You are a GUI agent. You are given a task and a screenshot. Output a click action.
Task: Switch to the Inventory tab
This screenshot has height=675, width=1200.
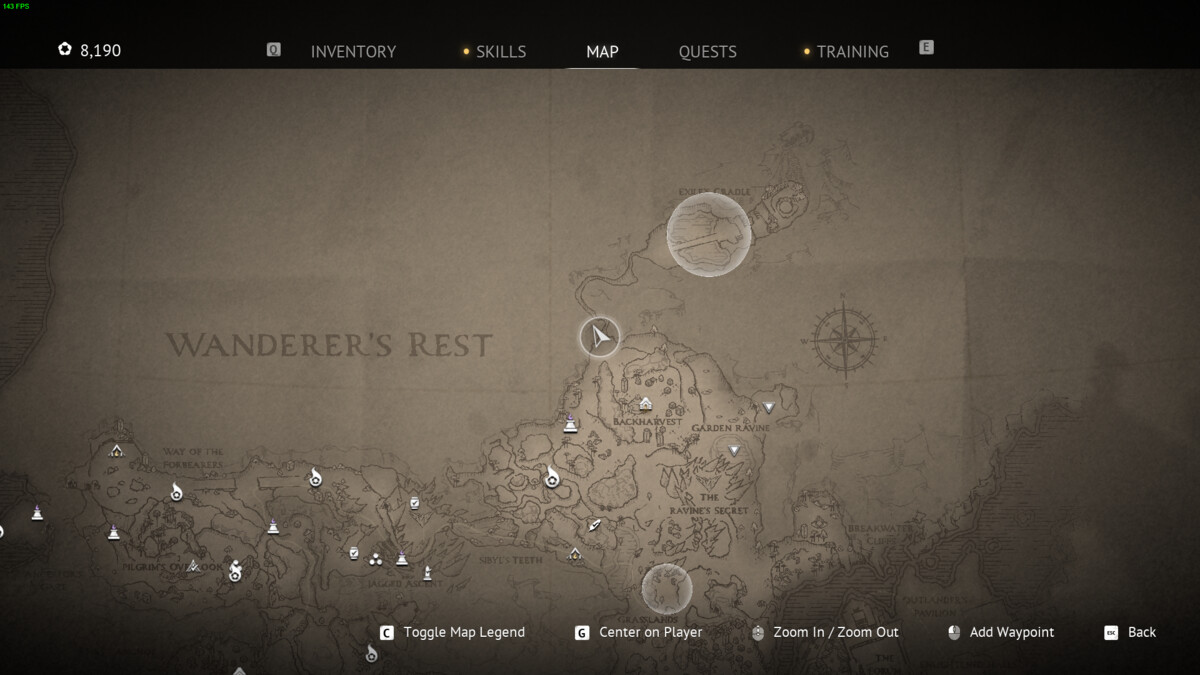coord(353,51)
